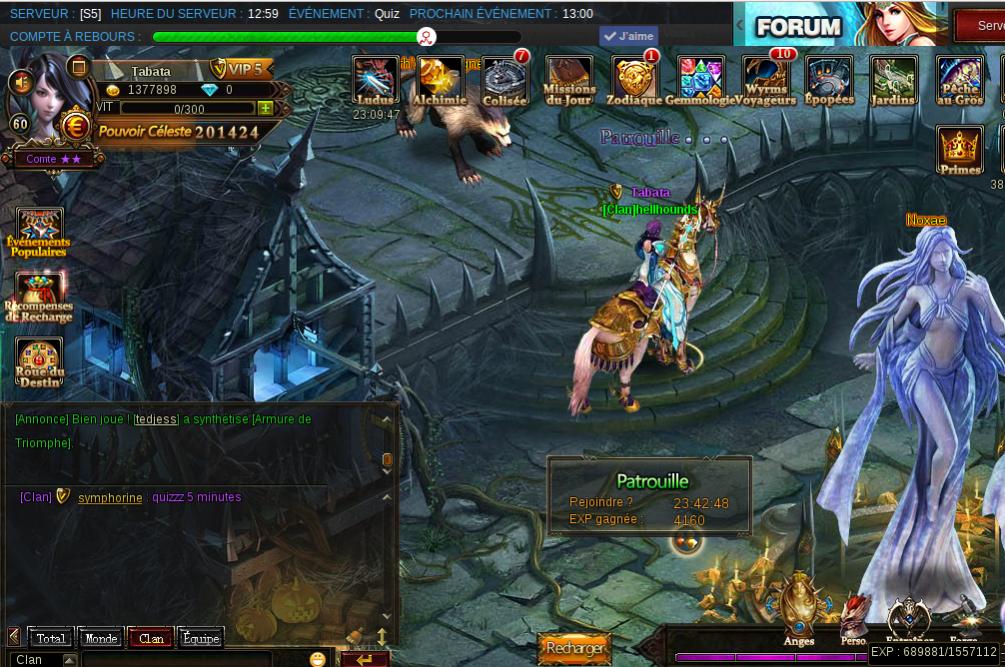Switch chat to the Équipe tab
Screen dimensions: 1005x667
[x=201, y=638]
